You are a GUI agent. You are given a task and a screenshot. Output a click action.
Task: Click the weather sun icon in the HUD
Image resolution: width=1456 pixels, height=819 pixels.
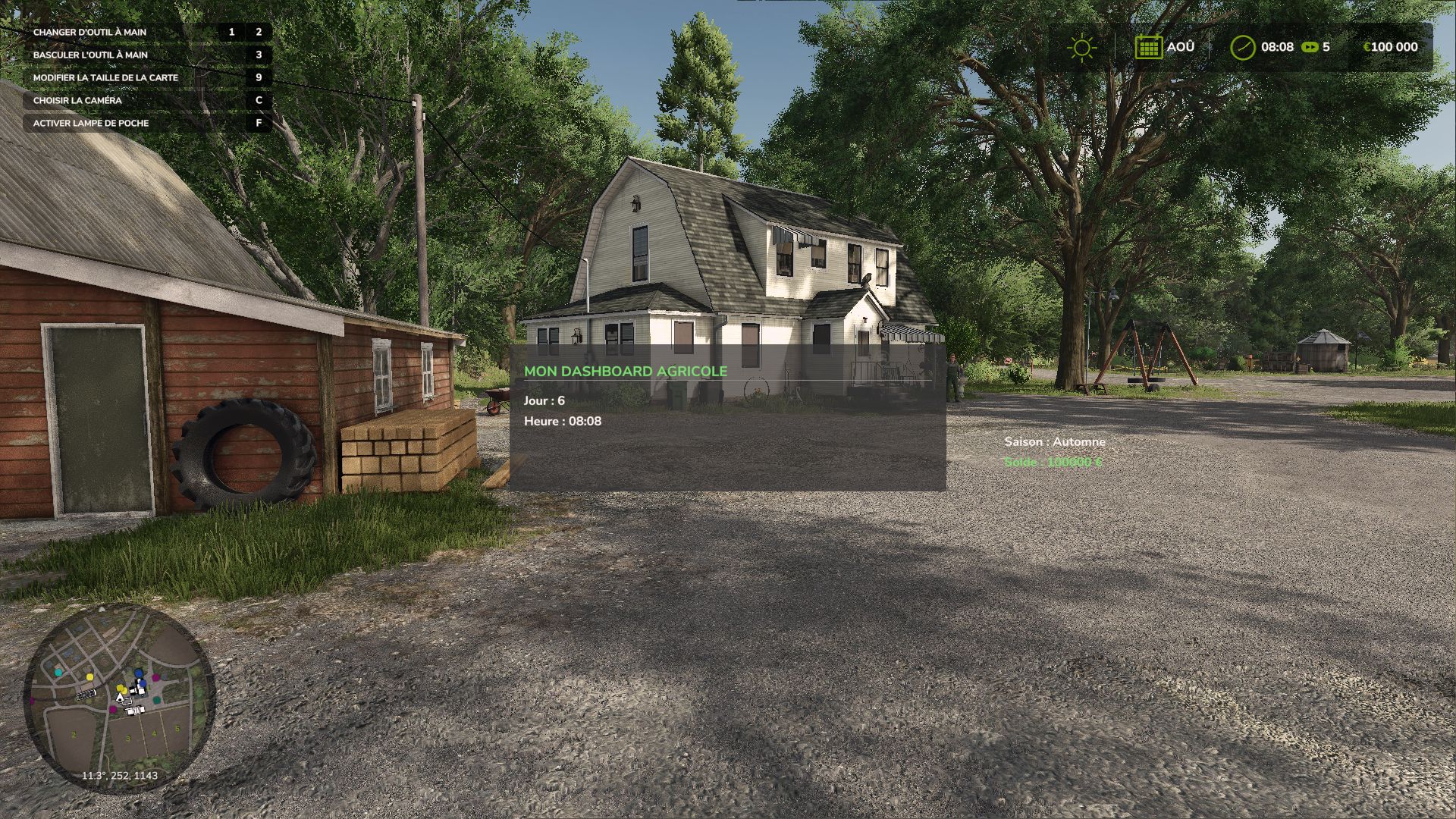coord(1080,47)
